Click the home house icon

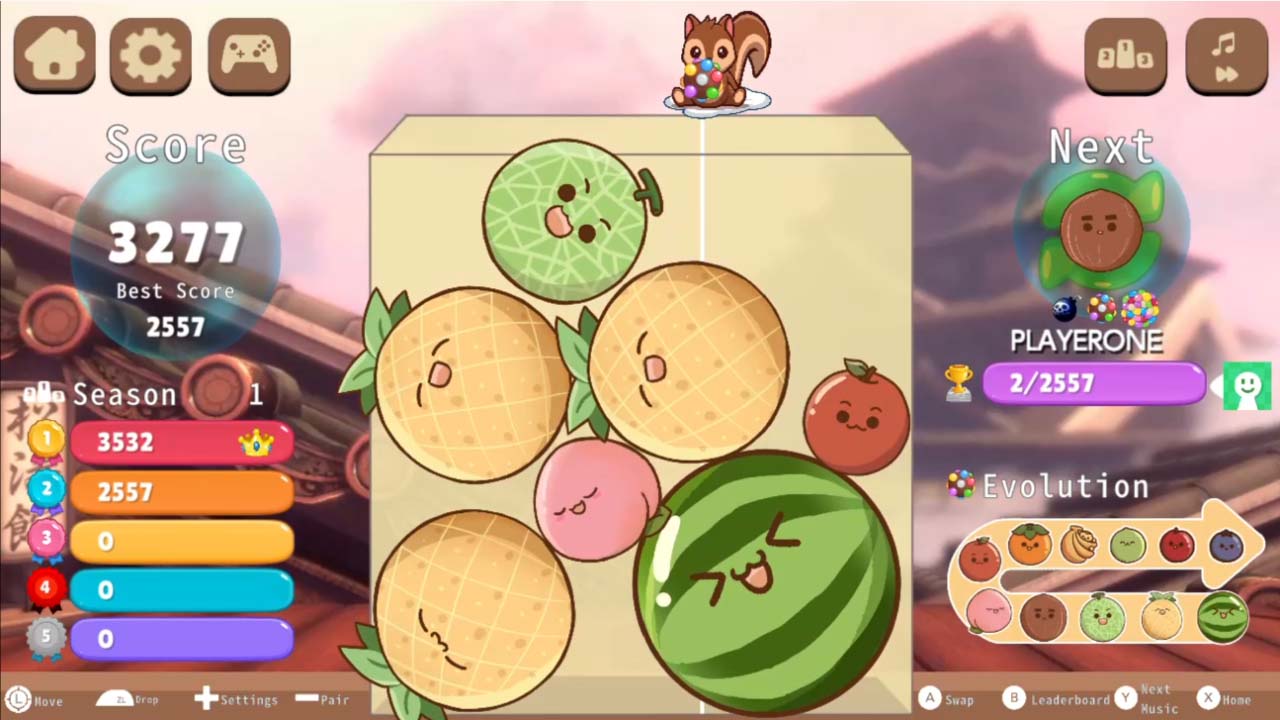pos(54,57)
